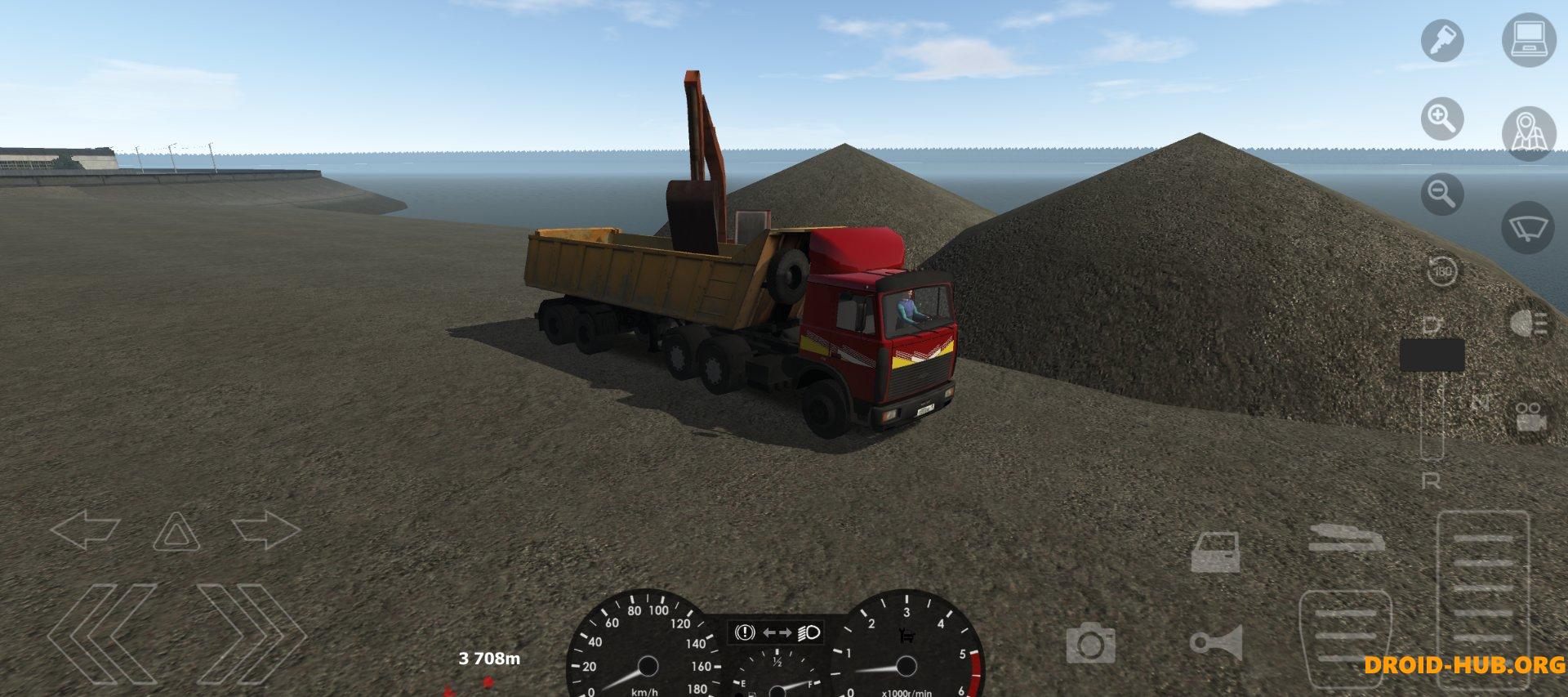Zoom in with the magnifier plus icon
The width and height of the screenshot is (1568, 697).
click(1444, 118)
